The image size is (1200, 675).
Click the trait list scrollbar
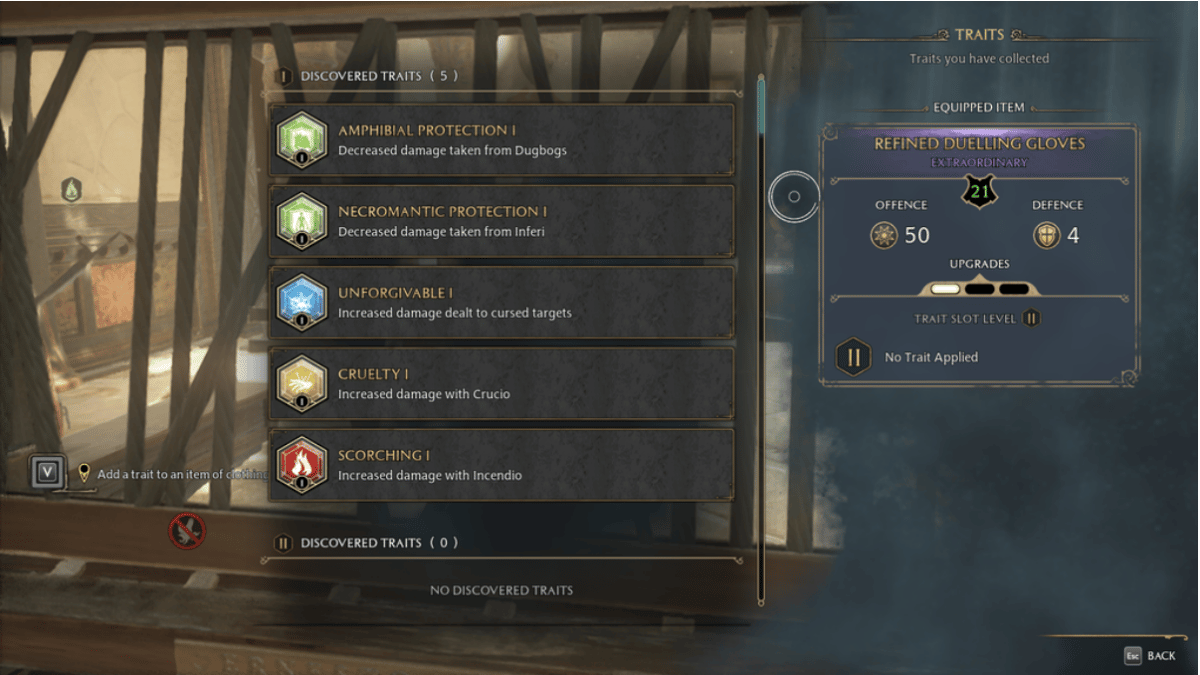[761, 340]
